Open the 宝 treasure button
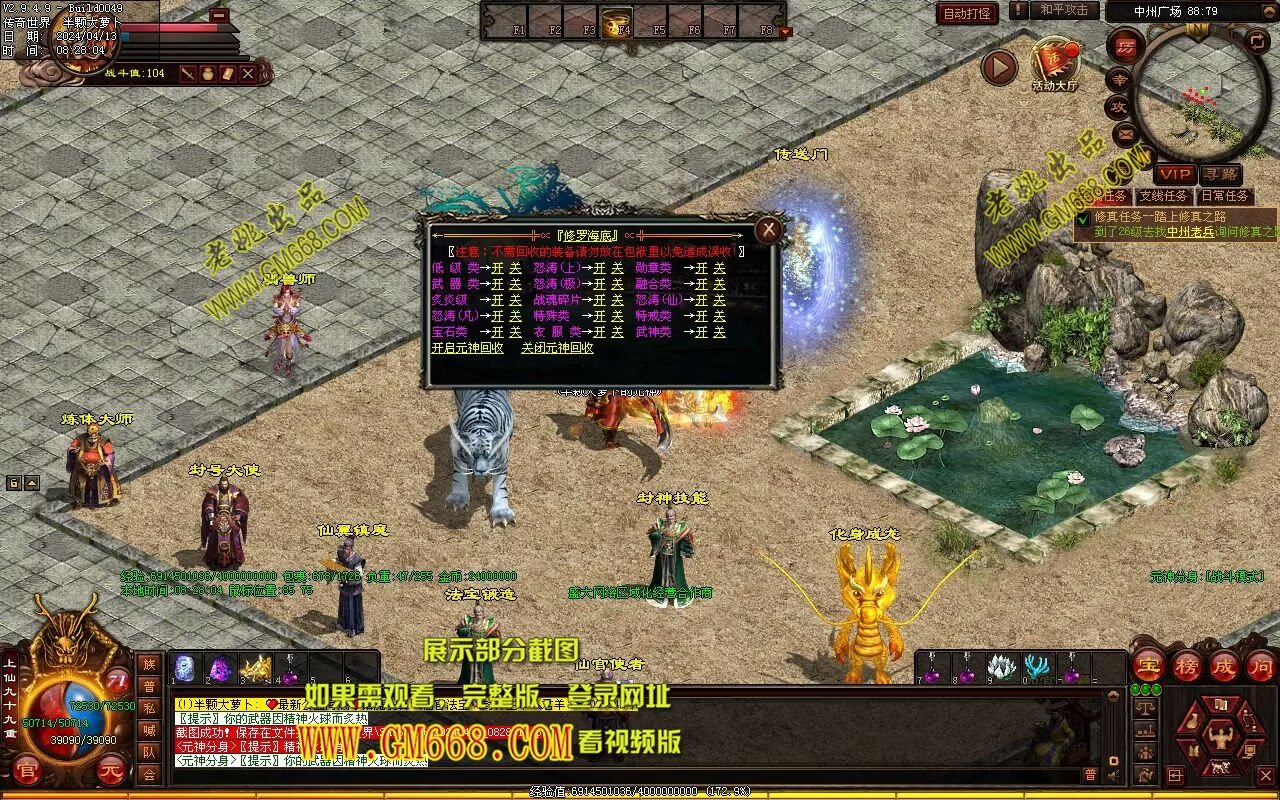Image resolution: width=1280 pixels, height=800 pixels. click(1149, 665)
